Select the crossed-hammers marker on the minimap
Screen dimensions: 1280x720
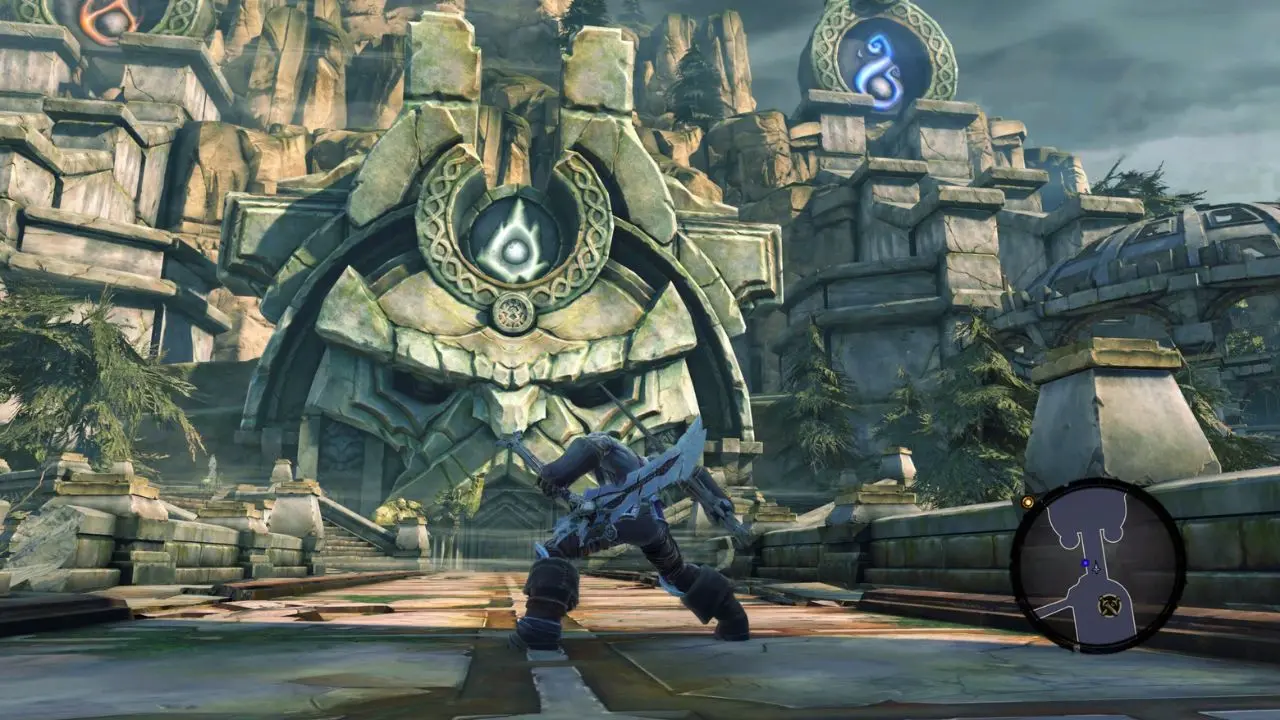(1108, 603)
